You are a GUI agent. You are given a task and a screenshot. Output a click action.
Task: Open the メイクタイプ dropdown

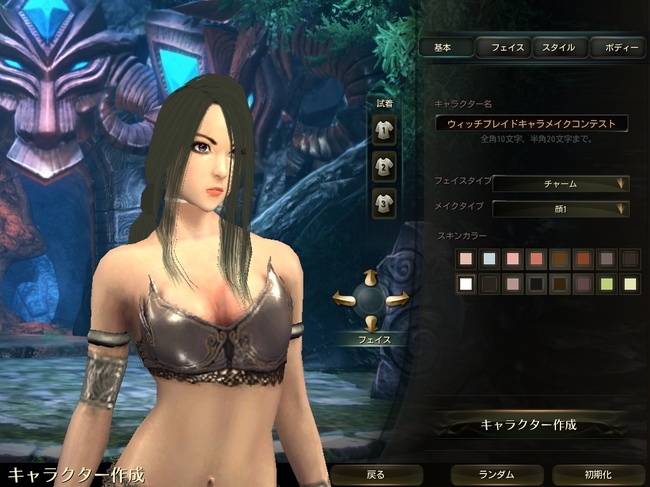560,208
